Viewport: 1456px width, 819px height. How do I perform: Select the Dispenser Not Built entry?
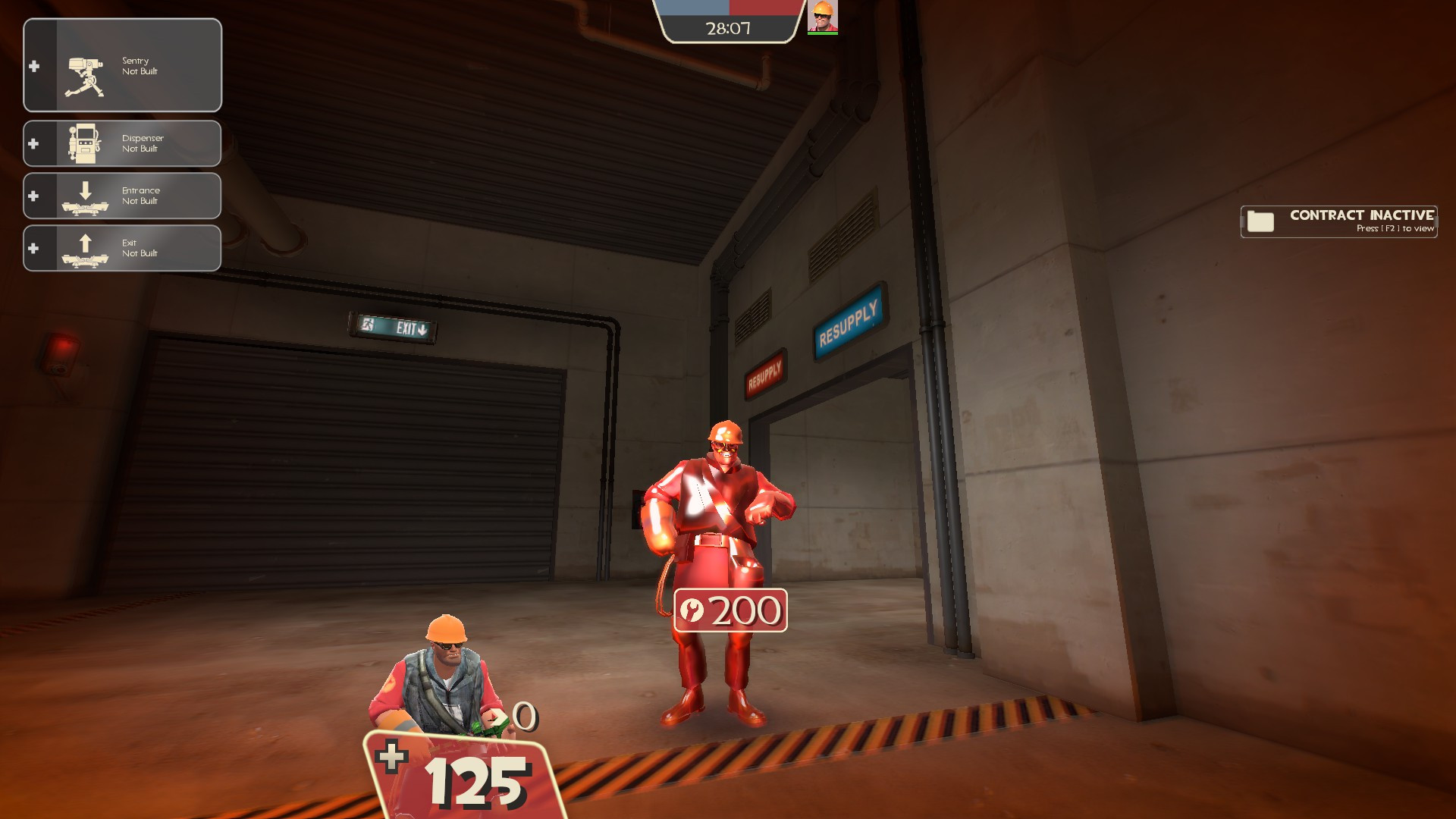(142, 143)
